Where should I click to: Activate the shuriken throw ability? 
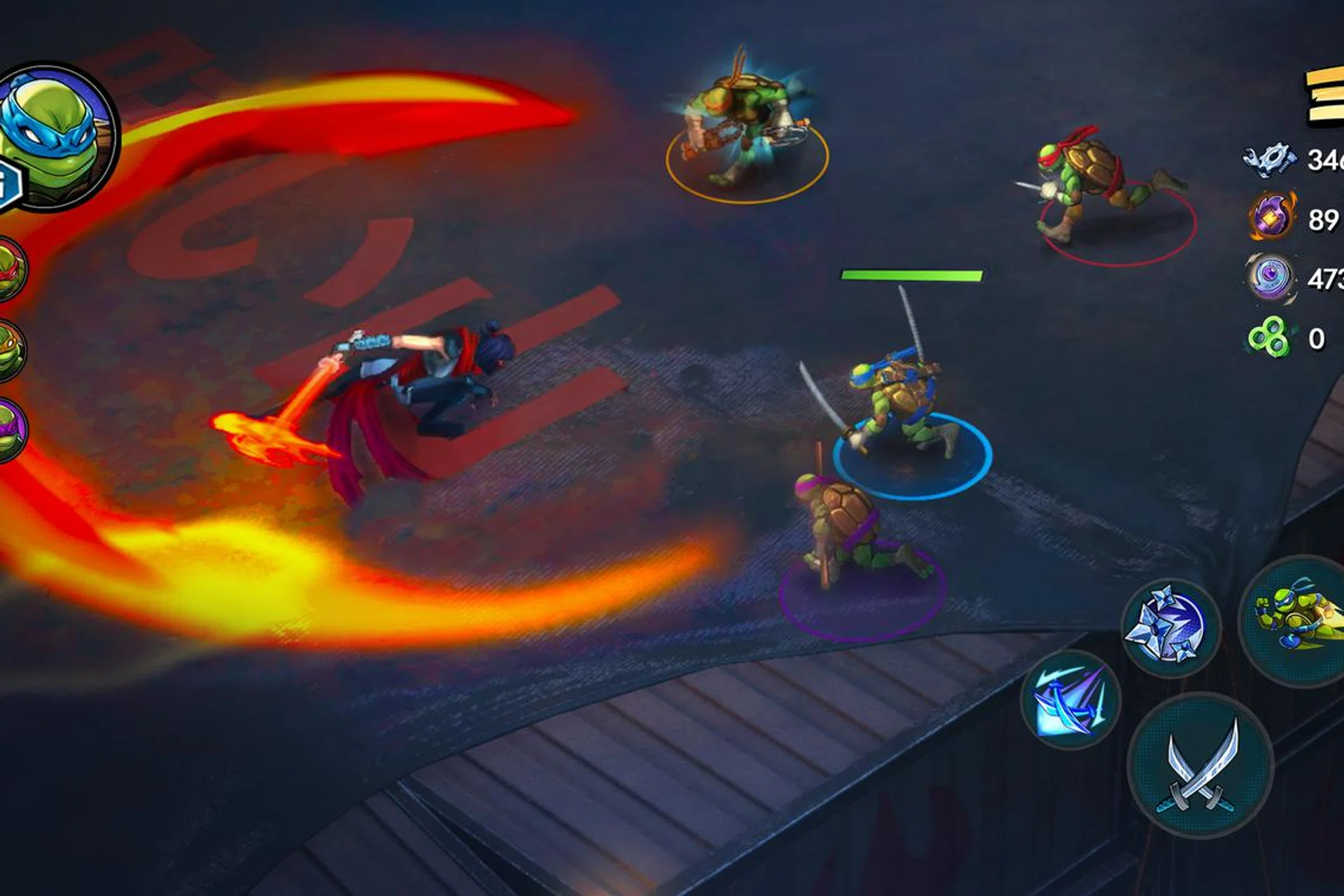point(1170,628)
